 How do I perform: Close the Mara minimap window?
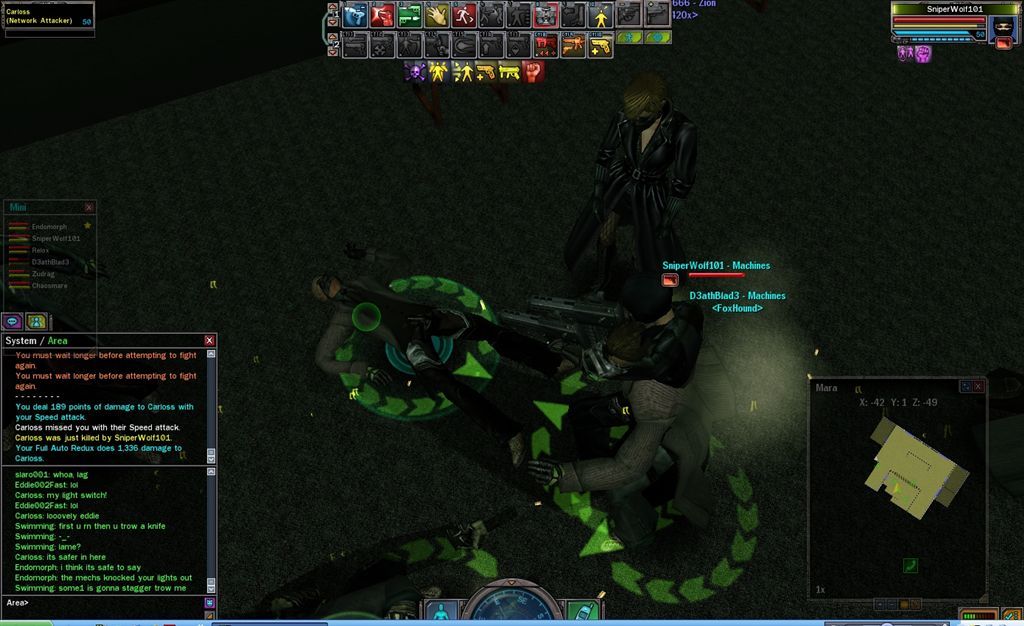click(x=978, y=386)
